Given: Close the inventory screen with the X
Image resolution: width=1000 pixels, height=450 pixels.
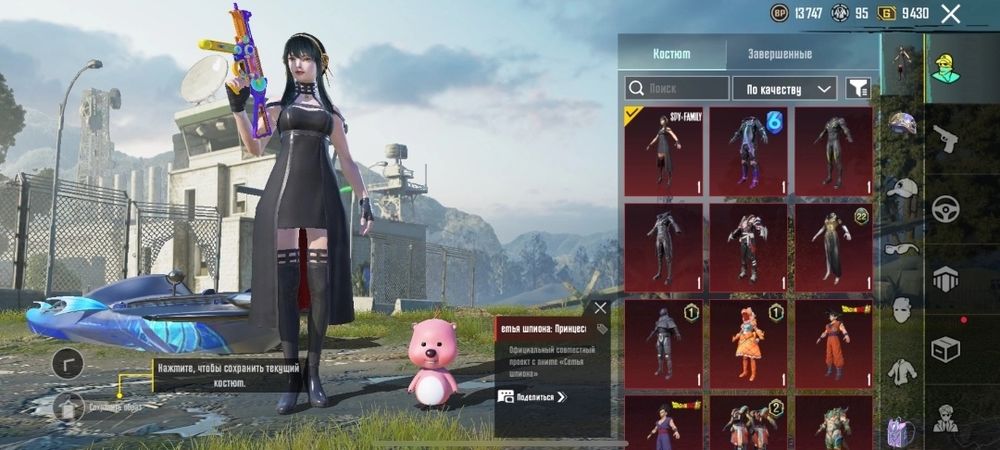Looking at the screenshot, I should click(x=951, y=13).
